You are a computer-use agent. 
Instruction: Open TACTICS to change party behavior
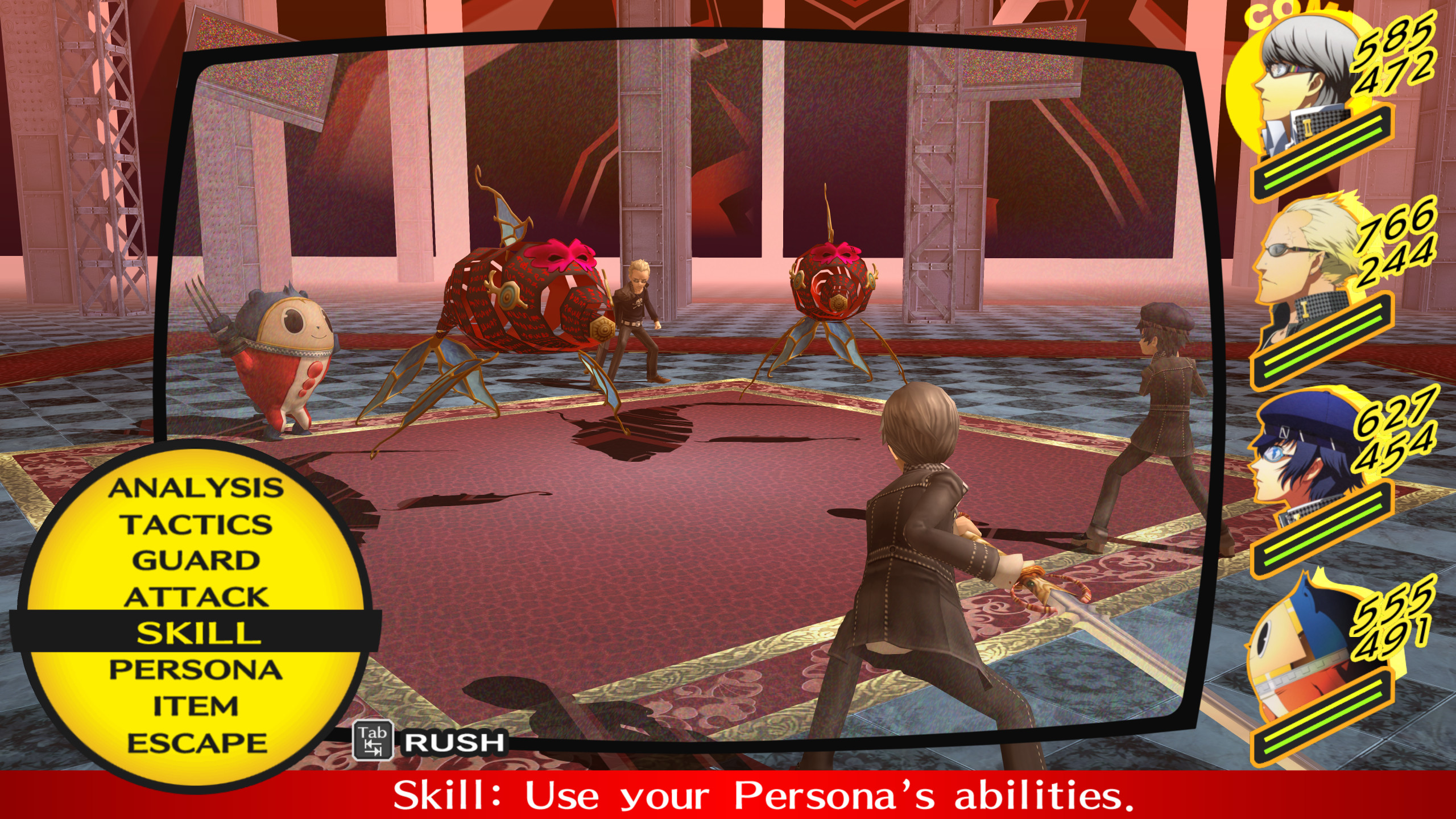(198, 523)
